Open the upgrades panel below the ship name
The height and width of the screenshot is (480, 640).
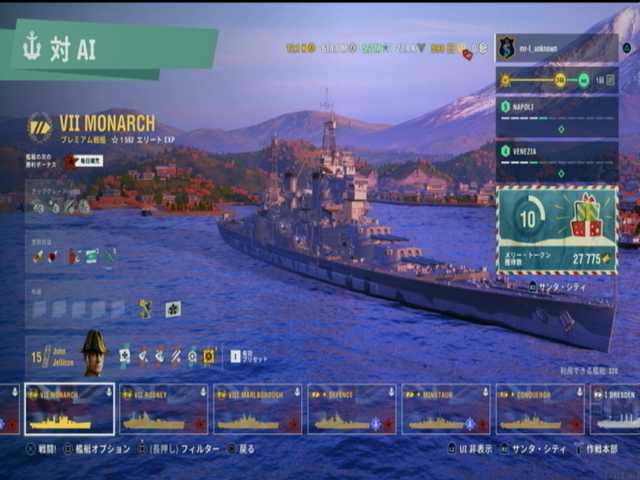point(62,205)
